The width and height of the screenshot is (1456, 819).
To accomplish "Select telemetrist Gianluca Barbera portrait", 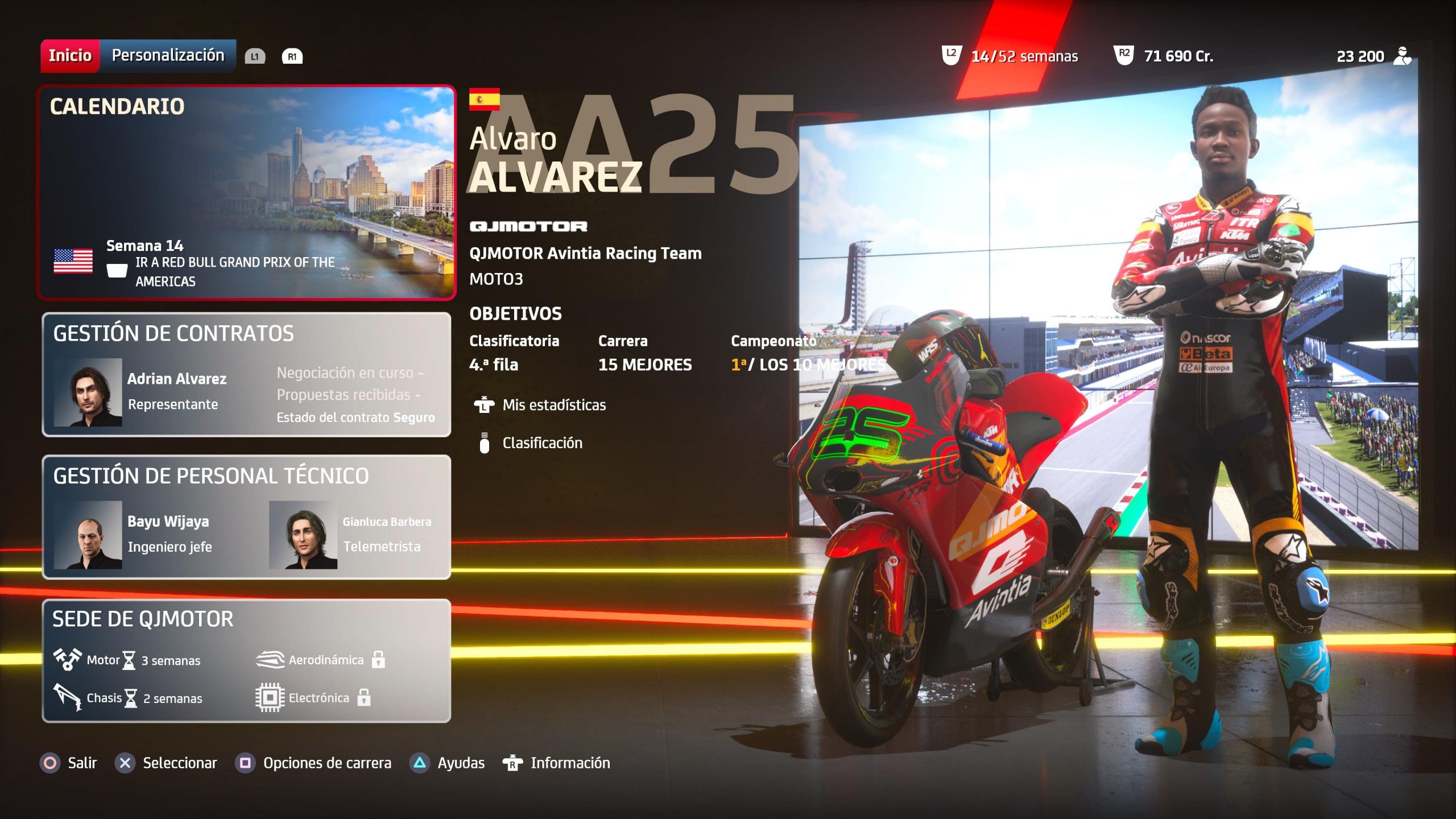I will click(303, 535).
